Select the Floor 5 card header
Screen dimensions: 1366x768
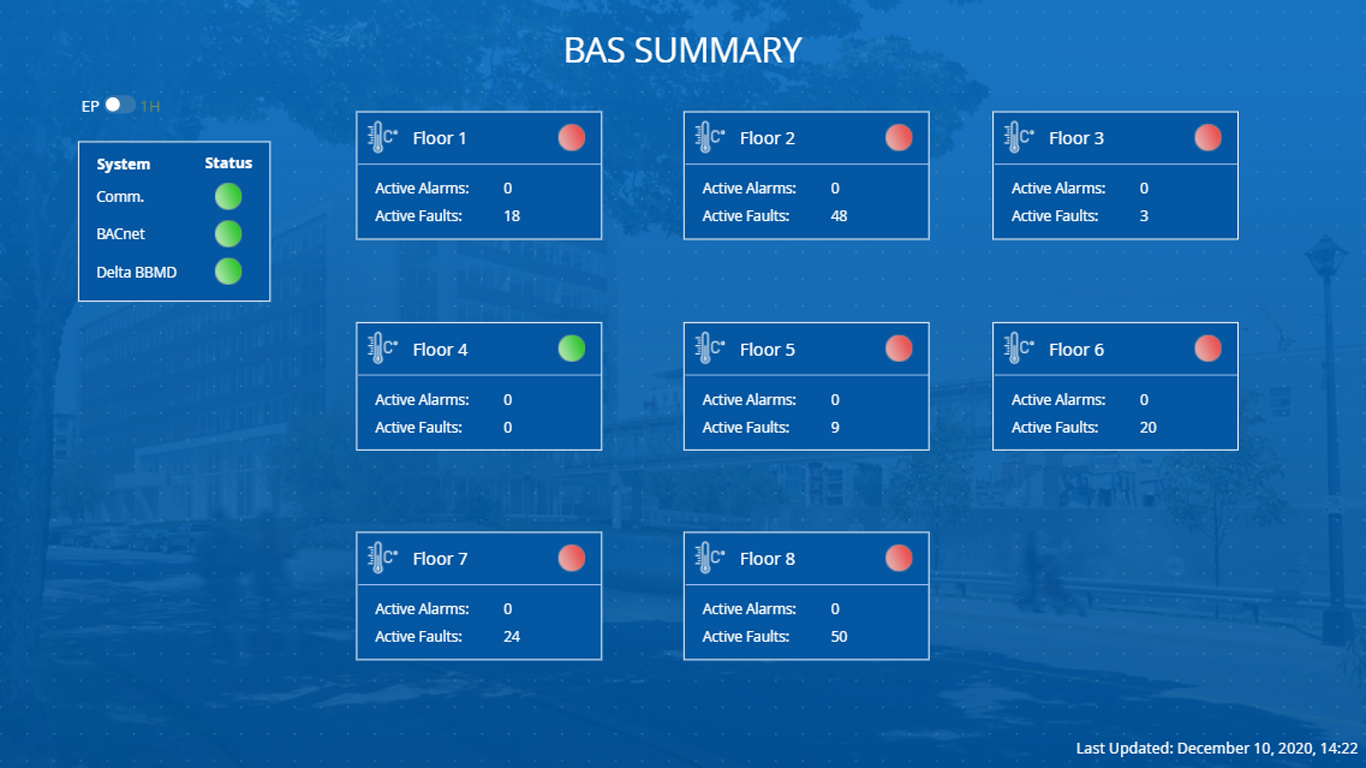point(806,349)
